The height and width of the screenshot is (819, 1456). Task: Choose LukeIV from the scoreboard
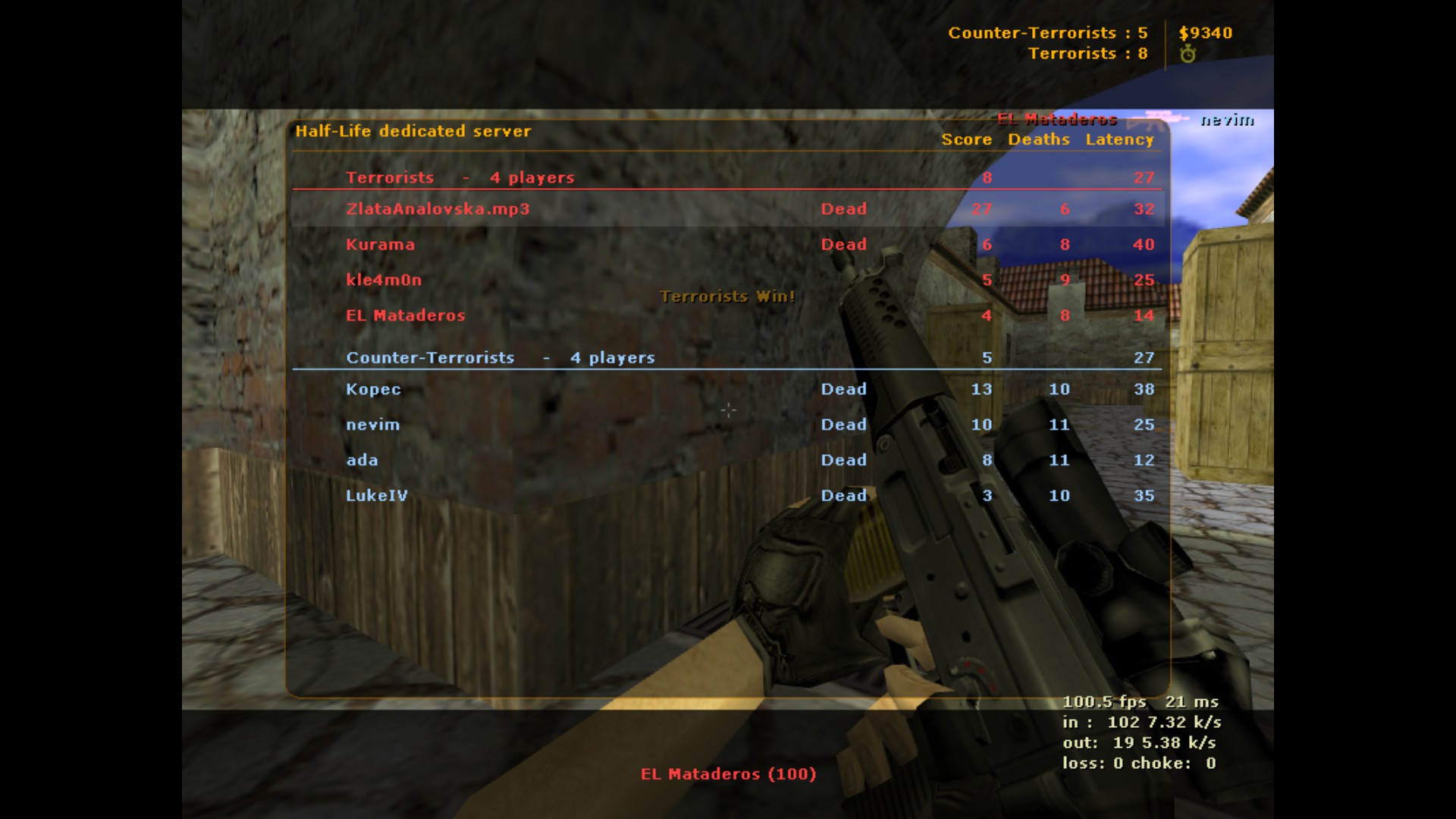pos(376,496)
